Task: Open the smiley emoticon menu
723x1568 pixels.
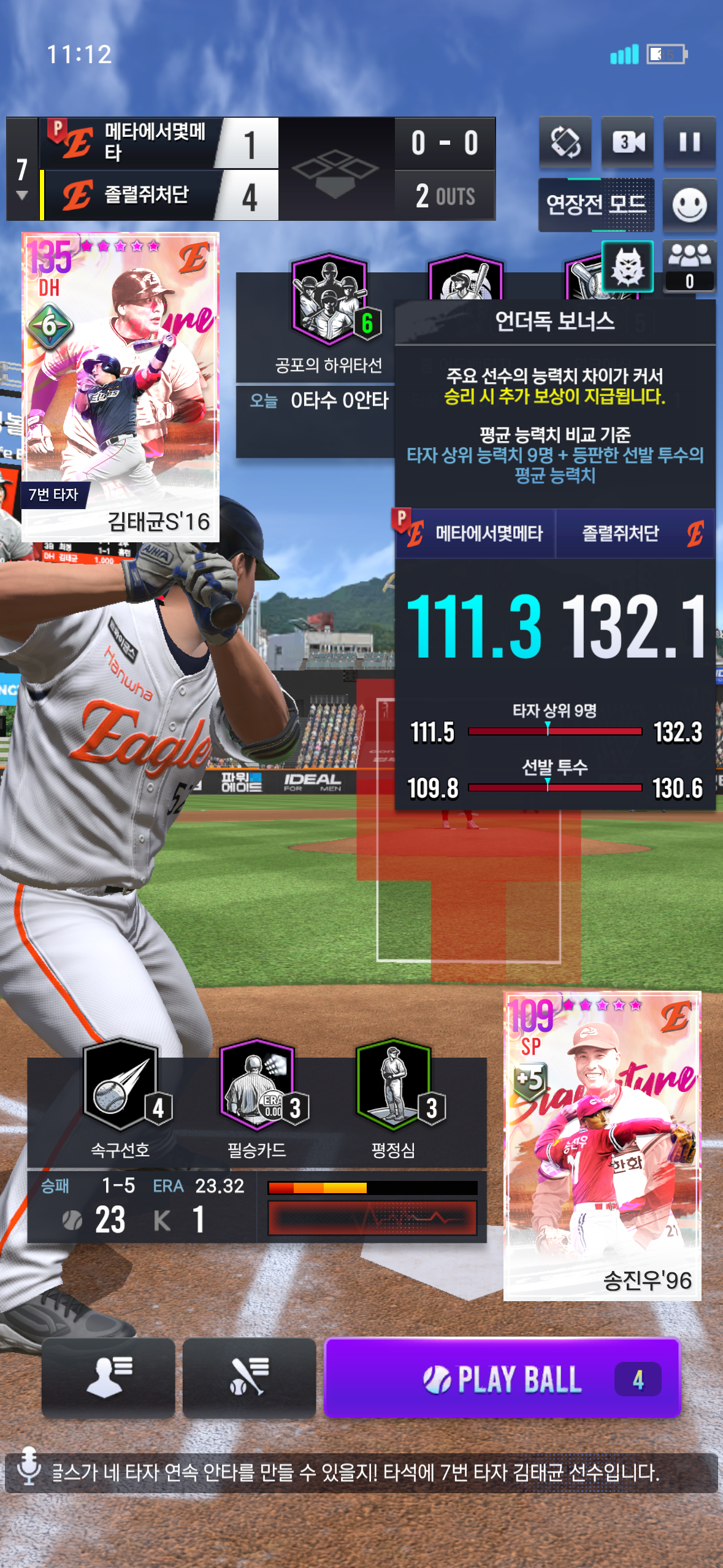Action: tap(689, 205)
